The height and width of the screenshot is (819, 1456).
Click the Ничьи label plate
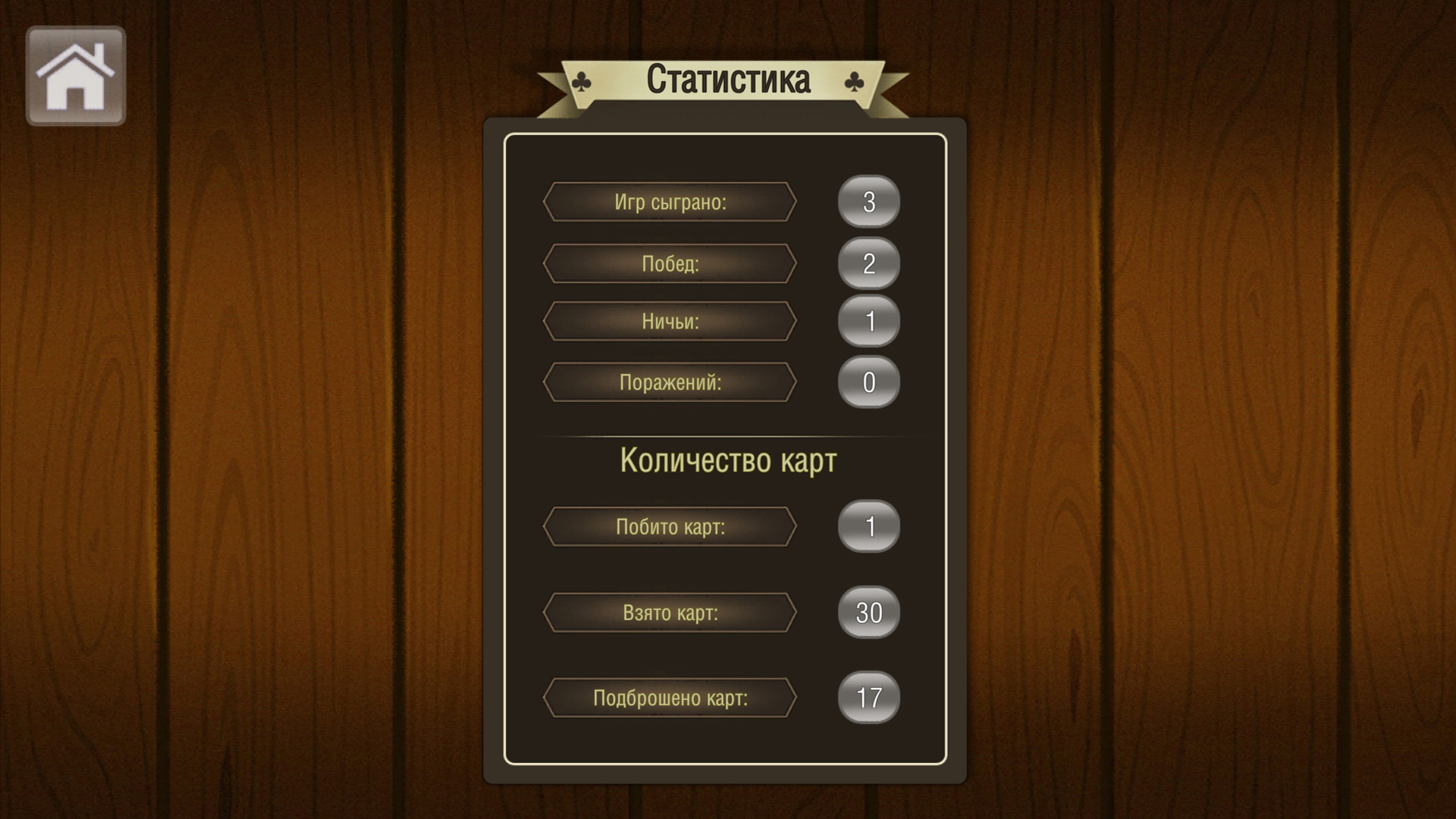(669, 321)
